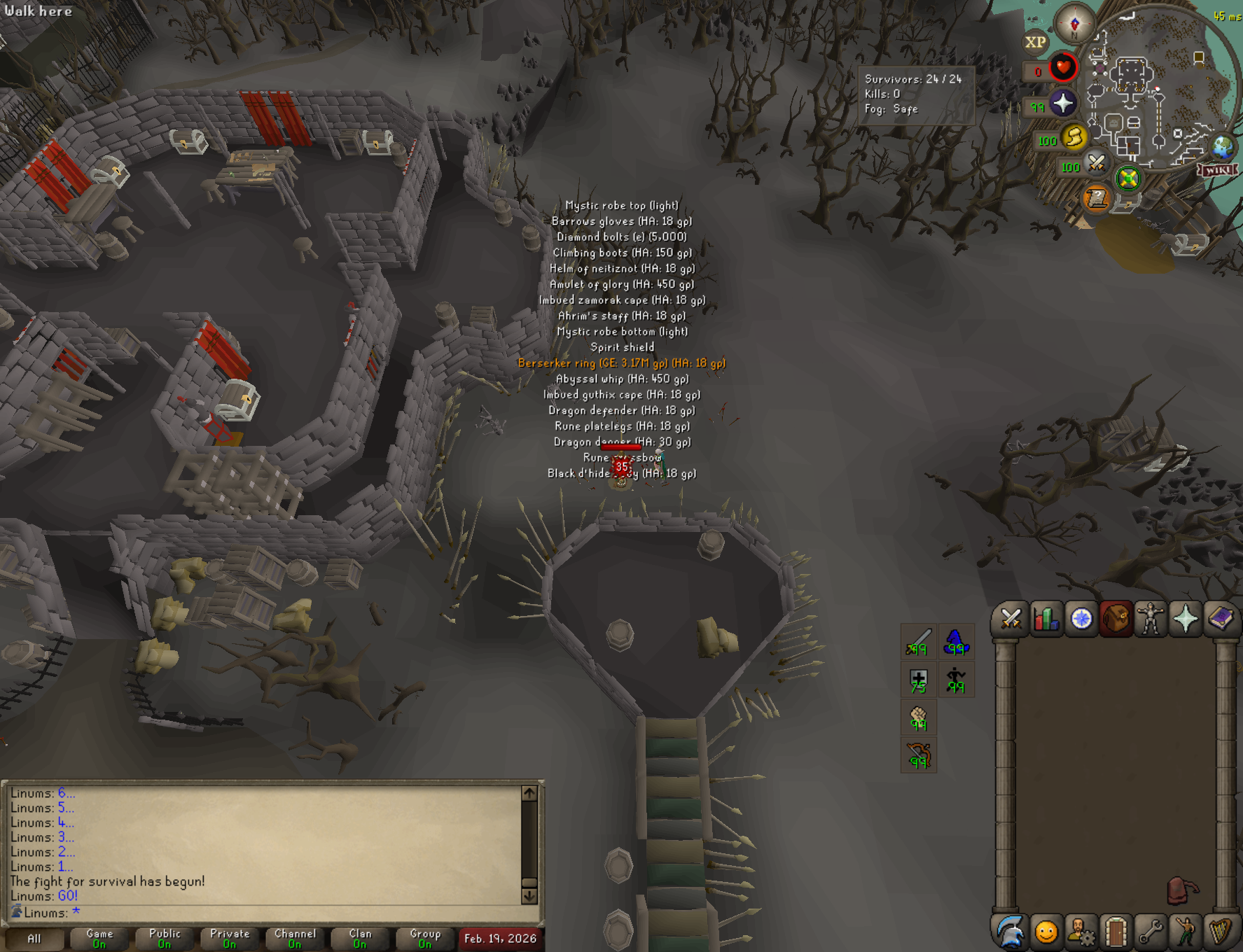Image resolution: width=1243 pixels, height=952 pixels.
Task: Open the Quest List tab
Action: tap(1081, 619)
